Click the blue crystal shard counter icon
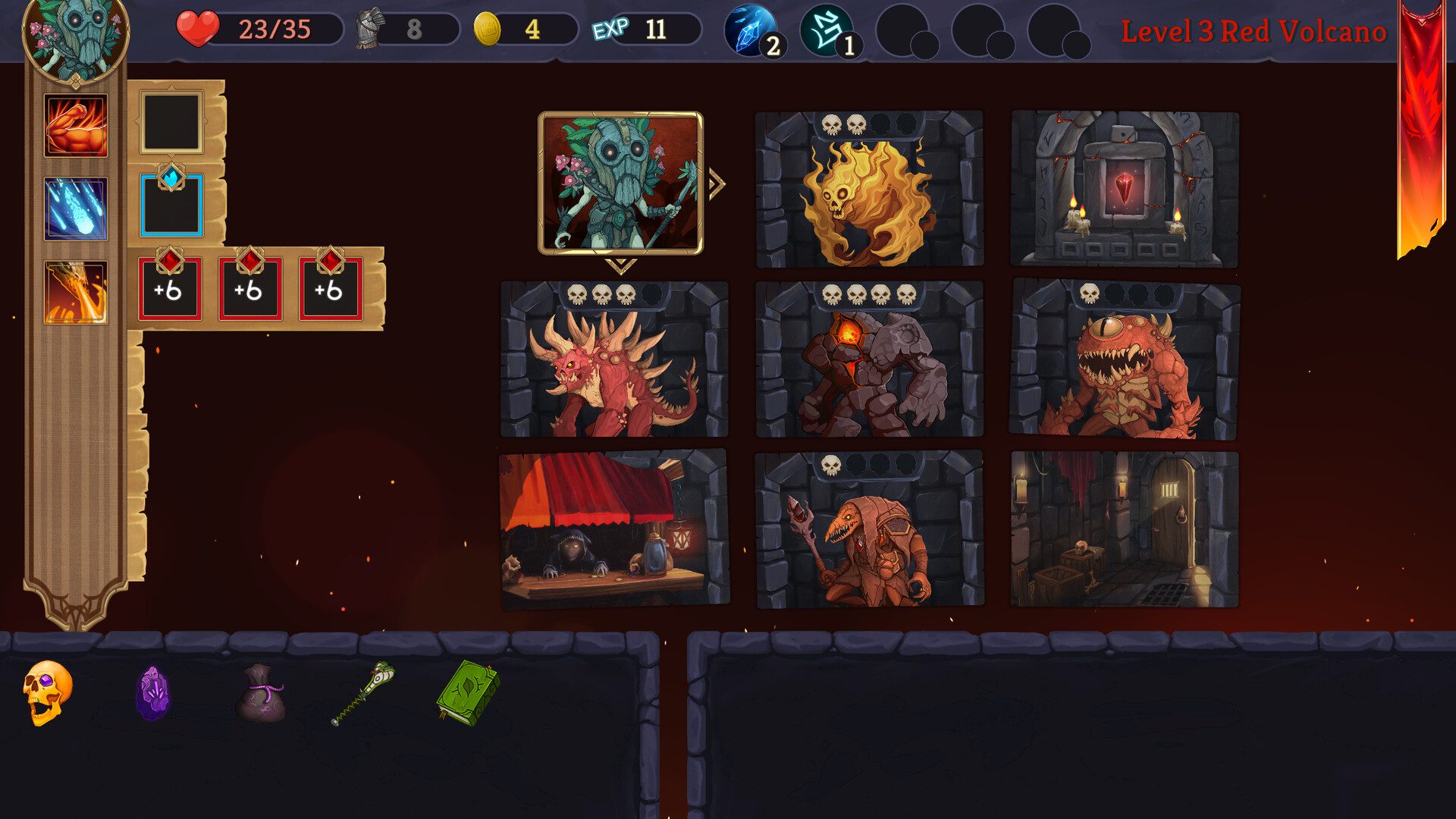This screenshot has height=819, width=1456. [x=751, y=30]
